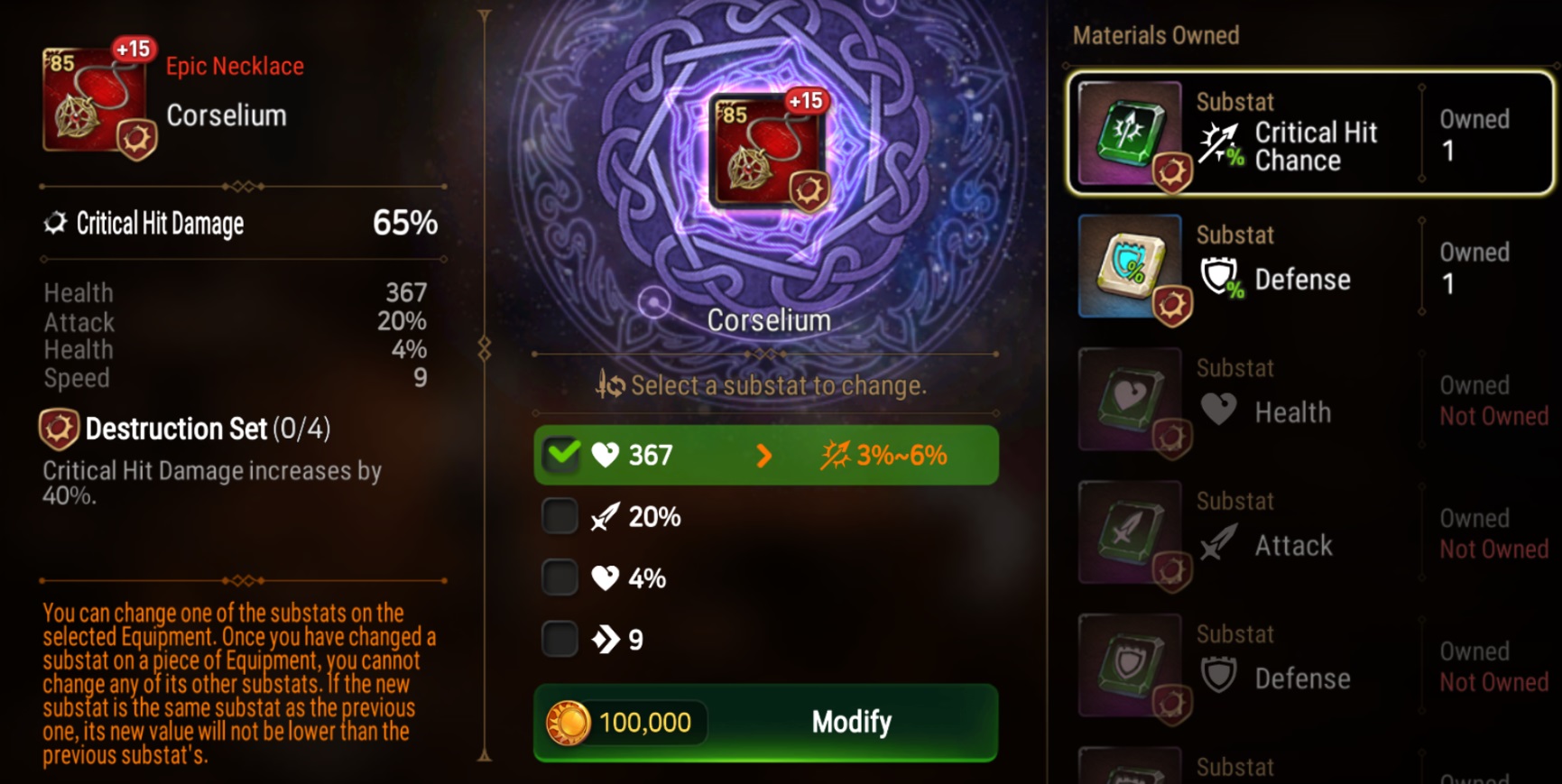Image resolution: width=1562 pixels, height=784 pixels.
Task: Select the highlighted Critical Hit Chance material row
Action: coord(1308,134)
